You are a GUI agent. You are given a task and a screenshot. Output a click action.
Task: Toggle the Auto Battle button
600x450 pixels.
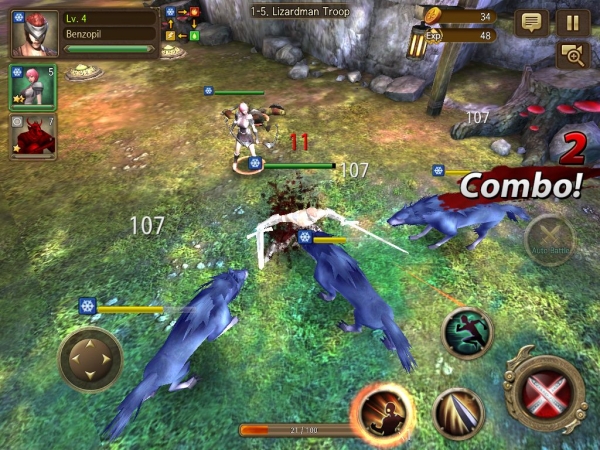[x=549, y=239]
